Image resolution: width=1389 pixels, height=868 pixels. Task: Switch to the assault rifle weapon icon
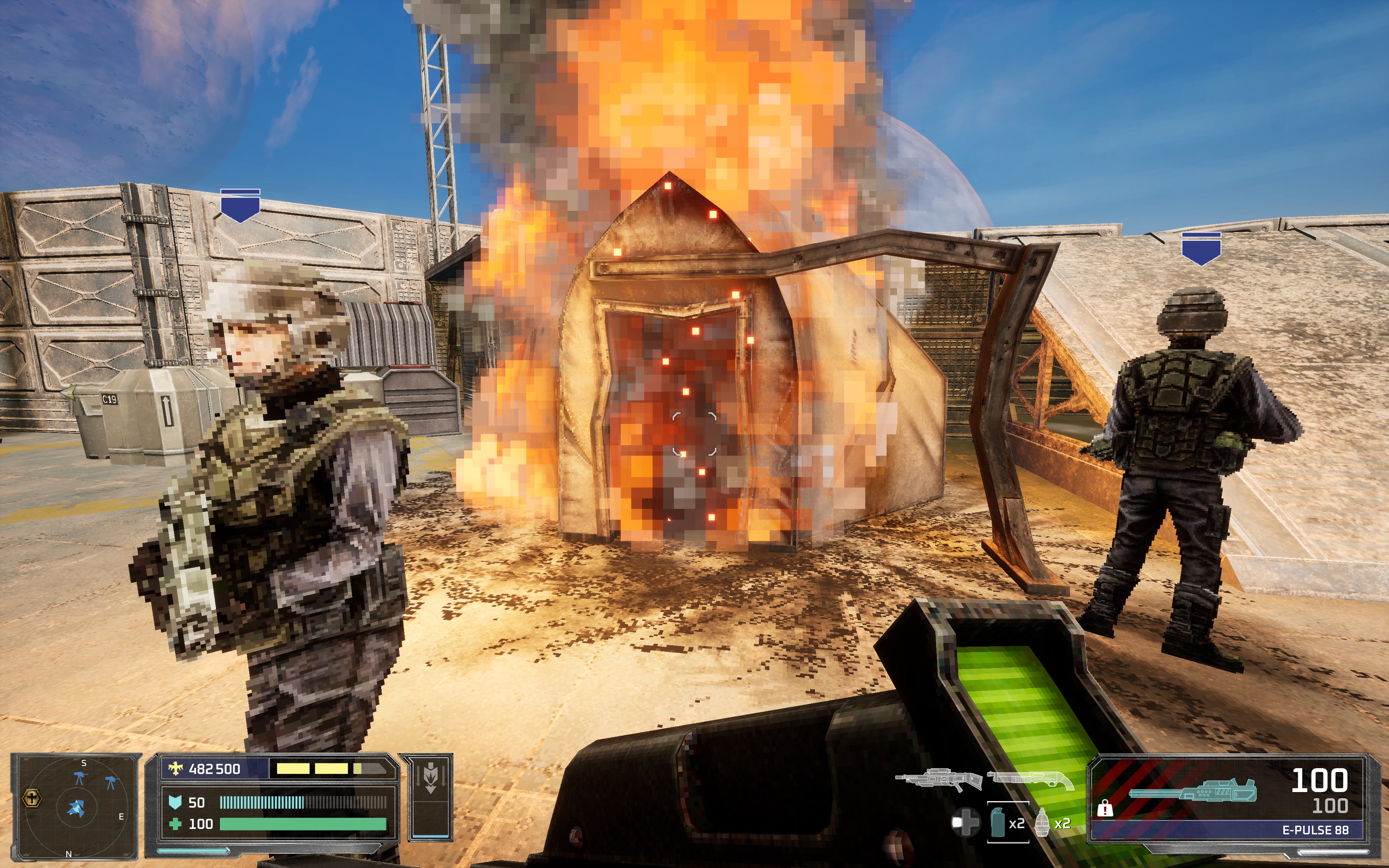tap(938, 779)
